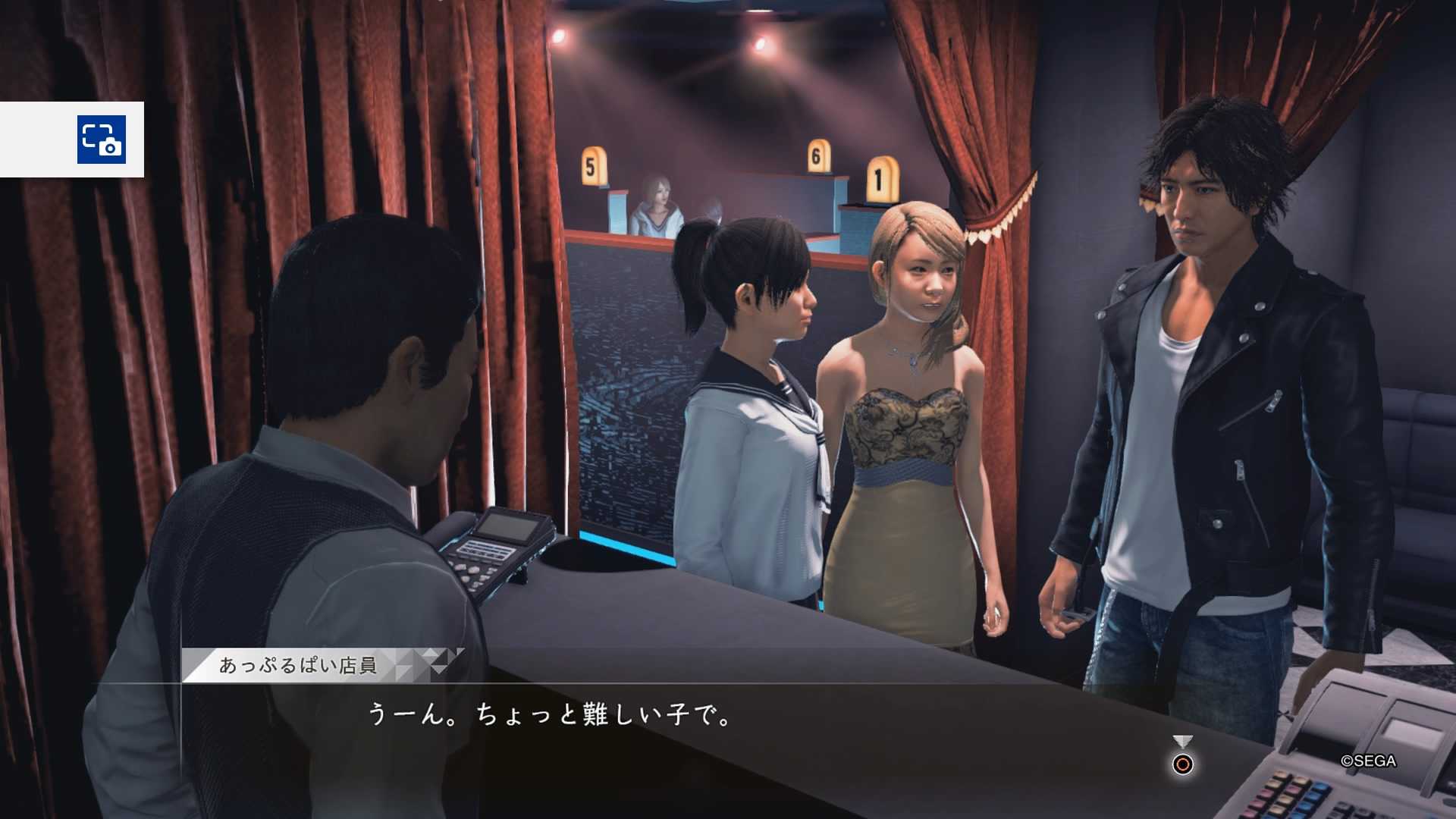
Task: Click the screenshot capture notification icon
Action: [x=102, y=140]
